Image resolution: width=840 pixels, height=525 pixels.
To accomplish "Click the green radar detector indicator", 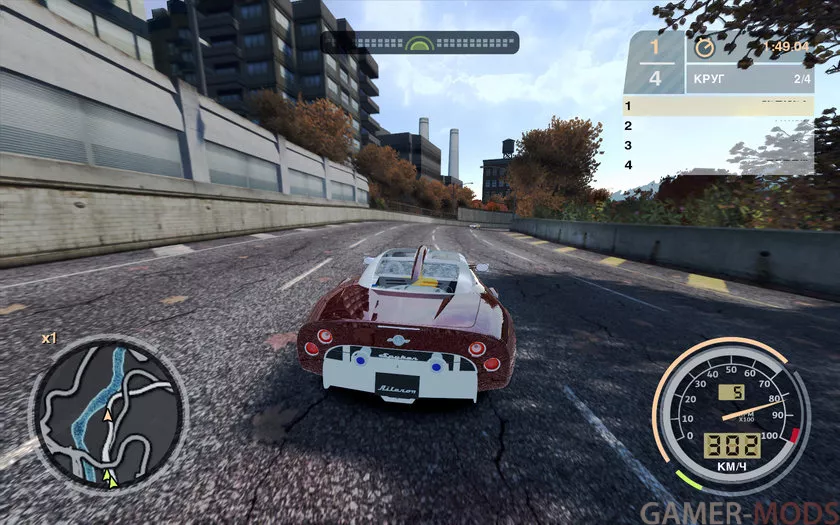I will (420, 43).
